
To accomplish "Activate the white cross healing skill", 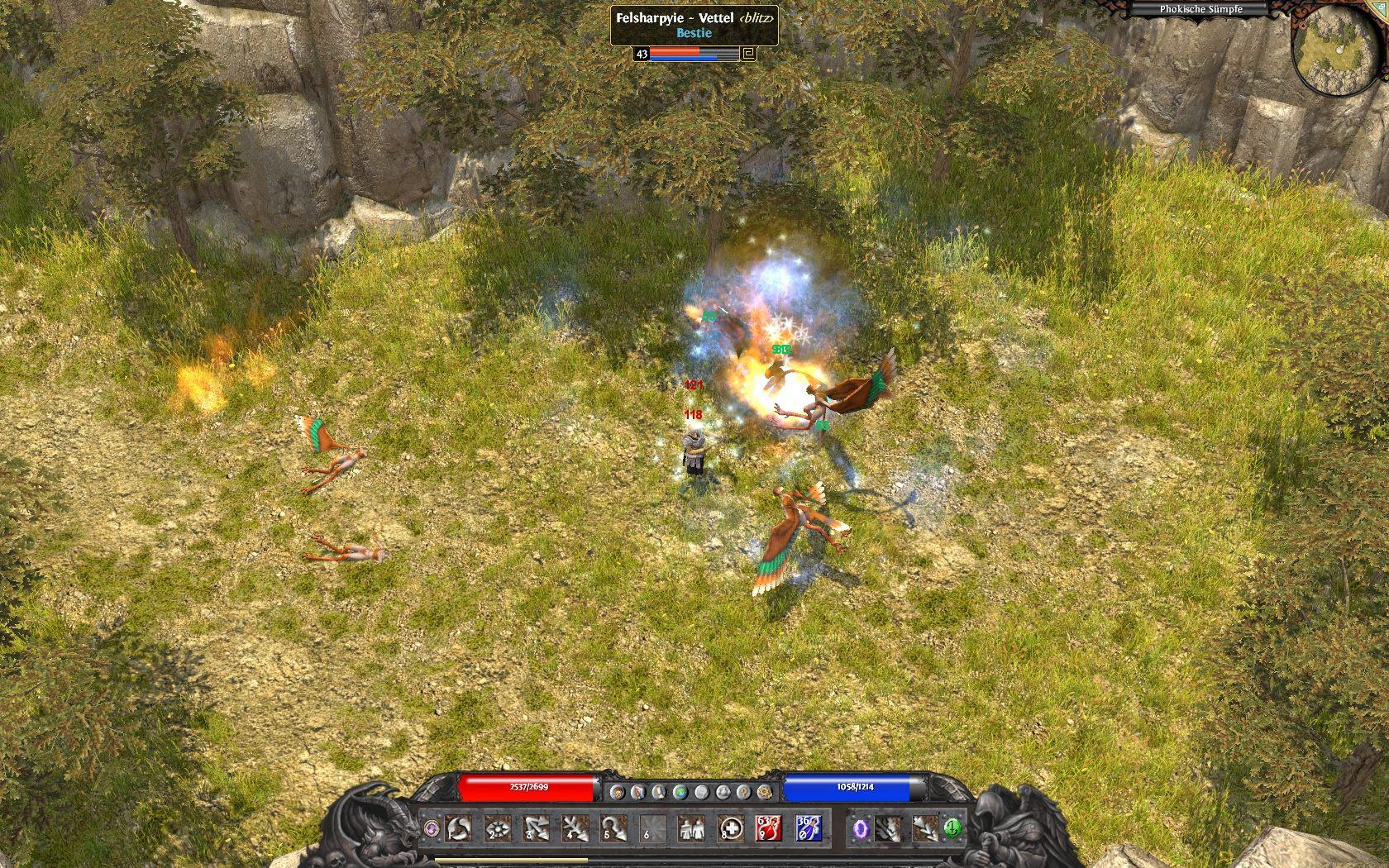I will [729, 827].
